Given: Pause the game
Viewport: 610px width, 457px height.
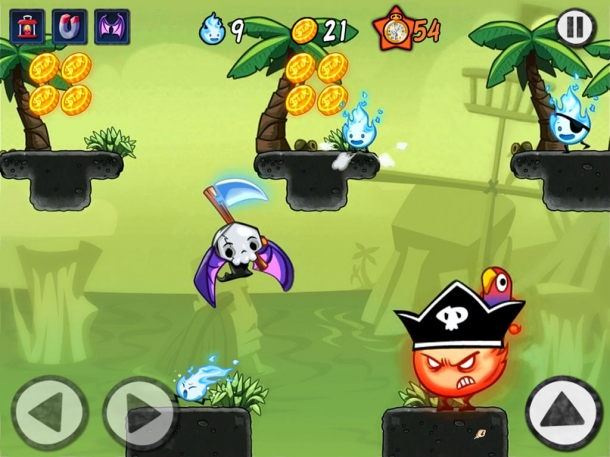Looking at the screenshot, I should tap(574, 26).
